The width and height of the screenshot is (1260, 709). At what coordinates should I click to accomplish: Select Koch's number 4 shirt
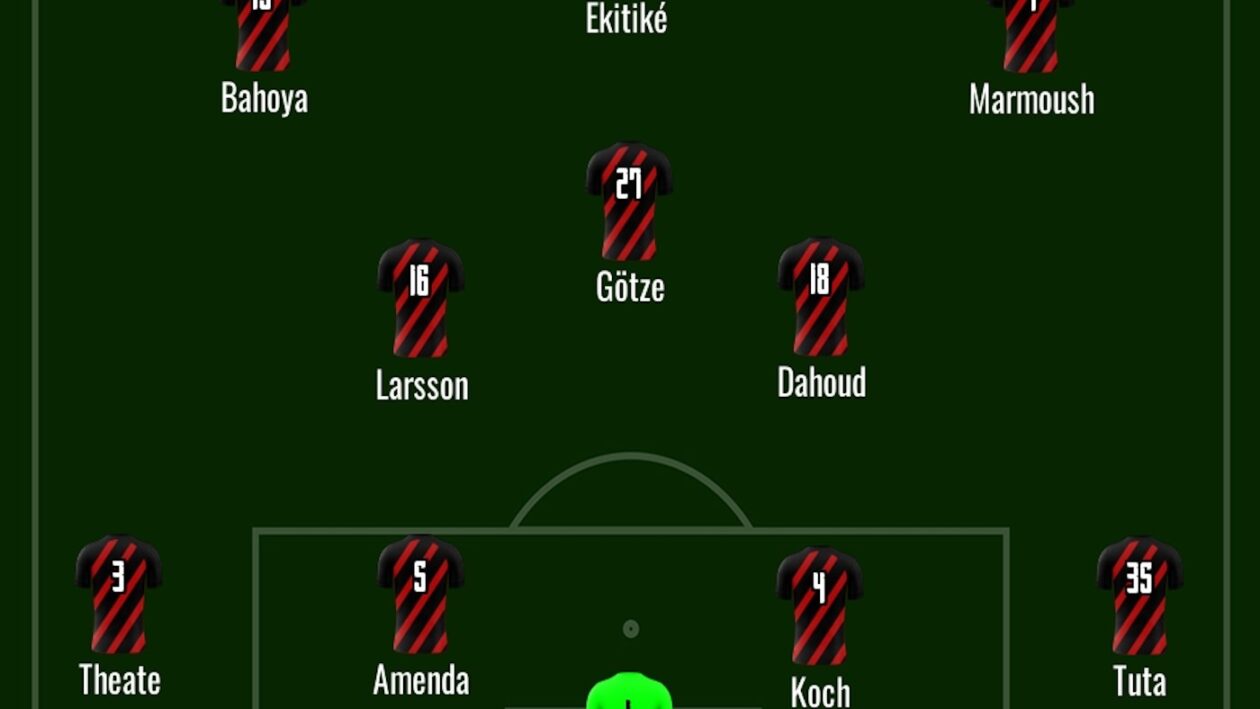[x=819, y=604]
